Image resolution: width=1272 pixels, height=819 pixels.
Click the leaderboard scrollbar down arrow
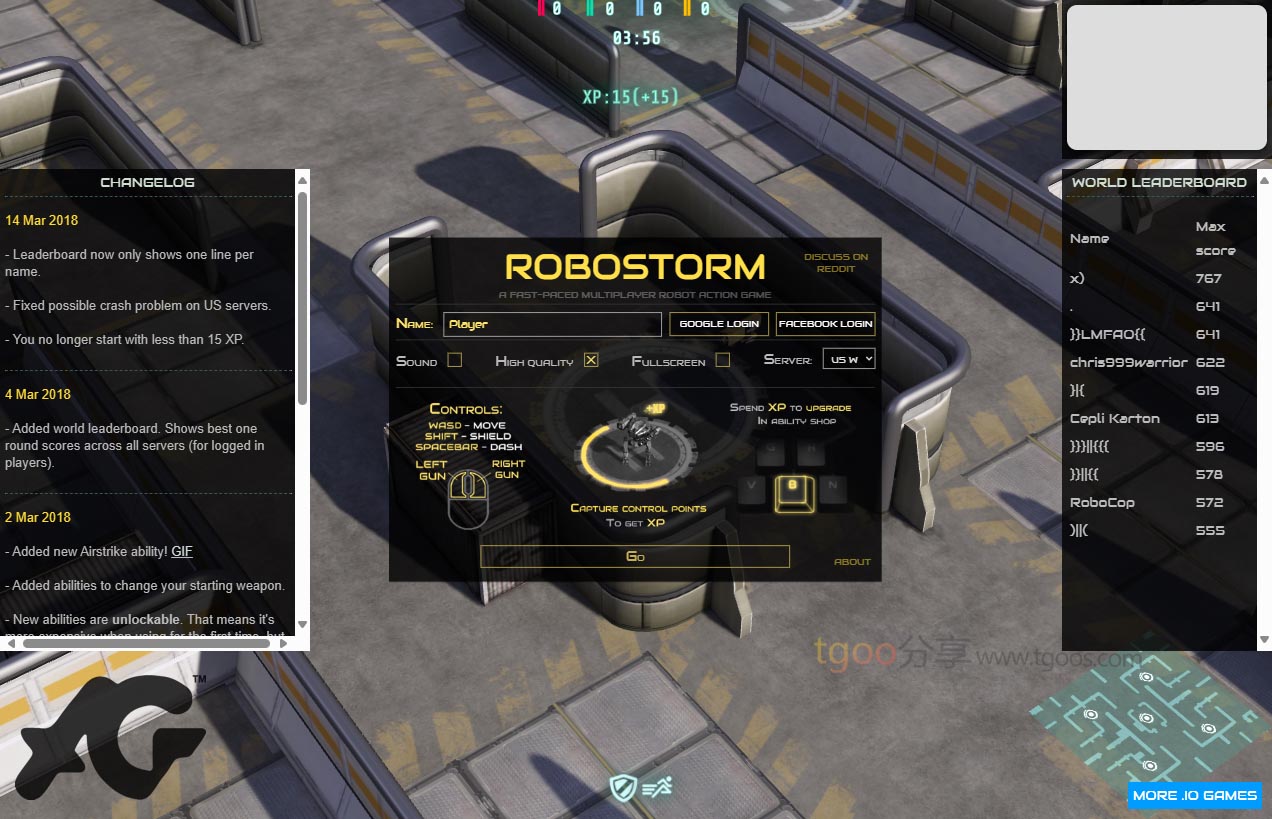(x=1264, y=639)
